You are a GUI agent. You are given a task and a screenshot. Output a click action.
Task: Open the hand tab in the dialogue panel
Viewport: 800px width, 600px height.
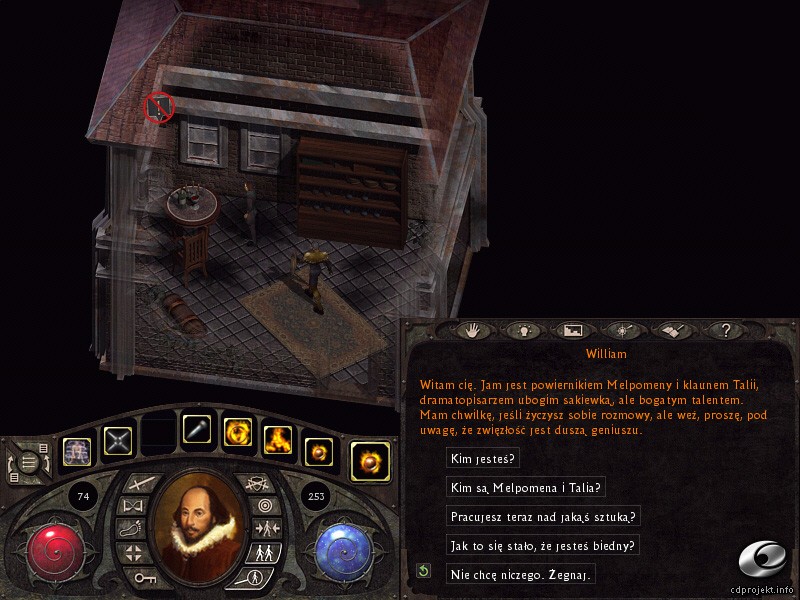[x=469, y=329]
